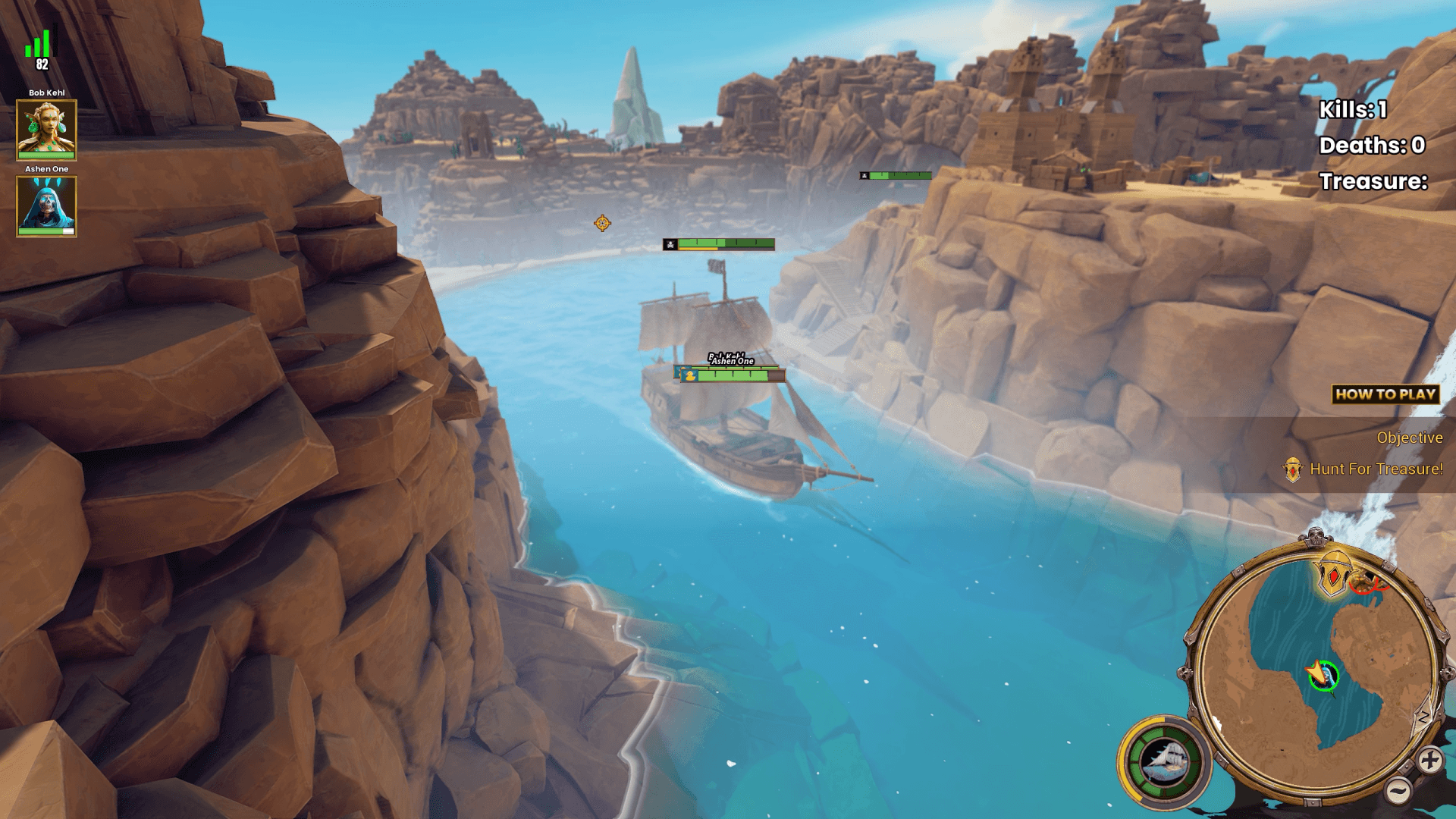Click the red enemy circle marker on minimap

[1367, 584]
